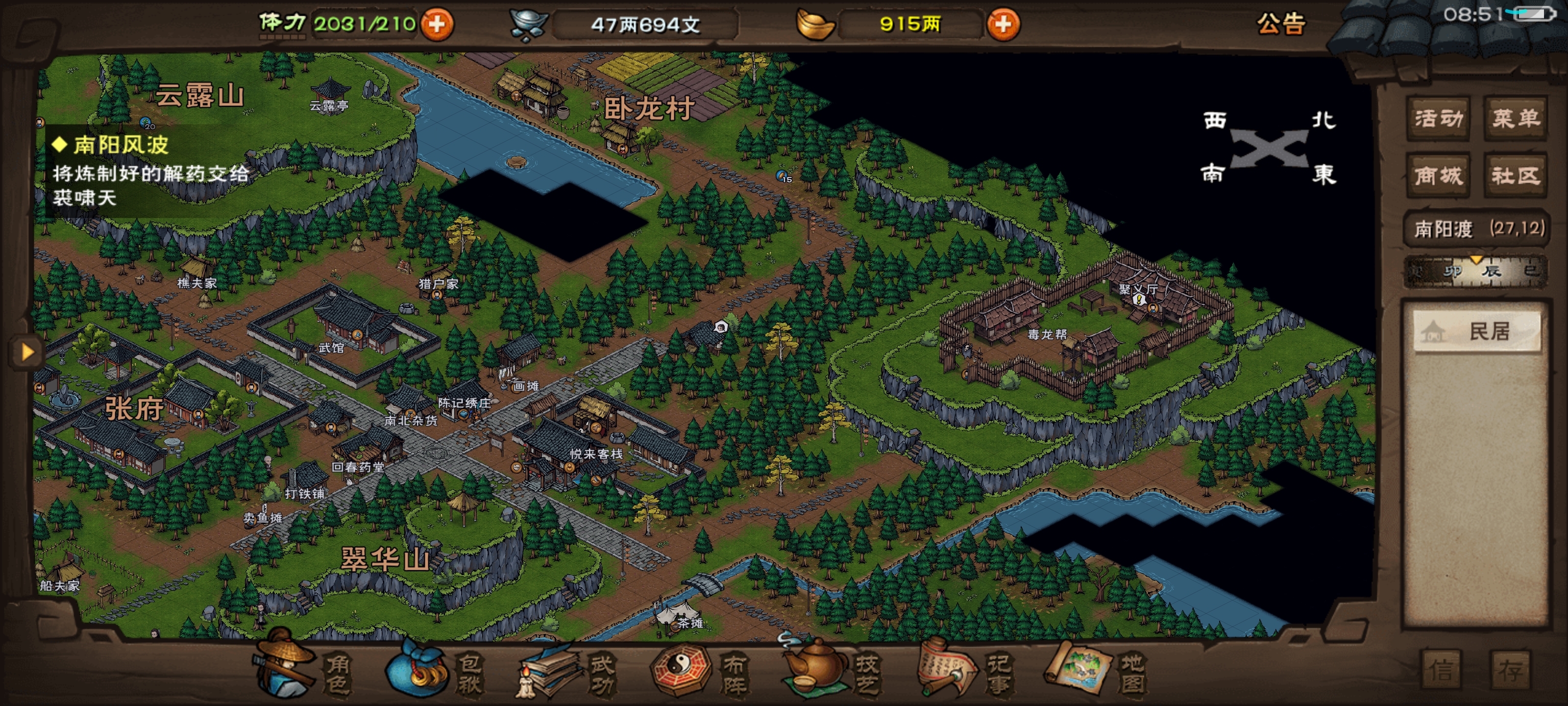This screenshot has height=706, width=1568.
Task: Open the 记事 quest journal
Action: click(x=965, y=673)
